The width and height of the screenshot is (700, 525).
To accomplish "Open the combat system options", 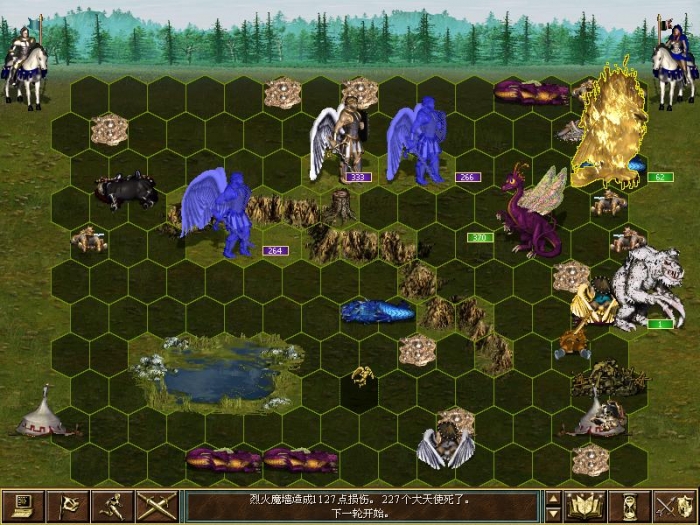I will pos(20,506).
